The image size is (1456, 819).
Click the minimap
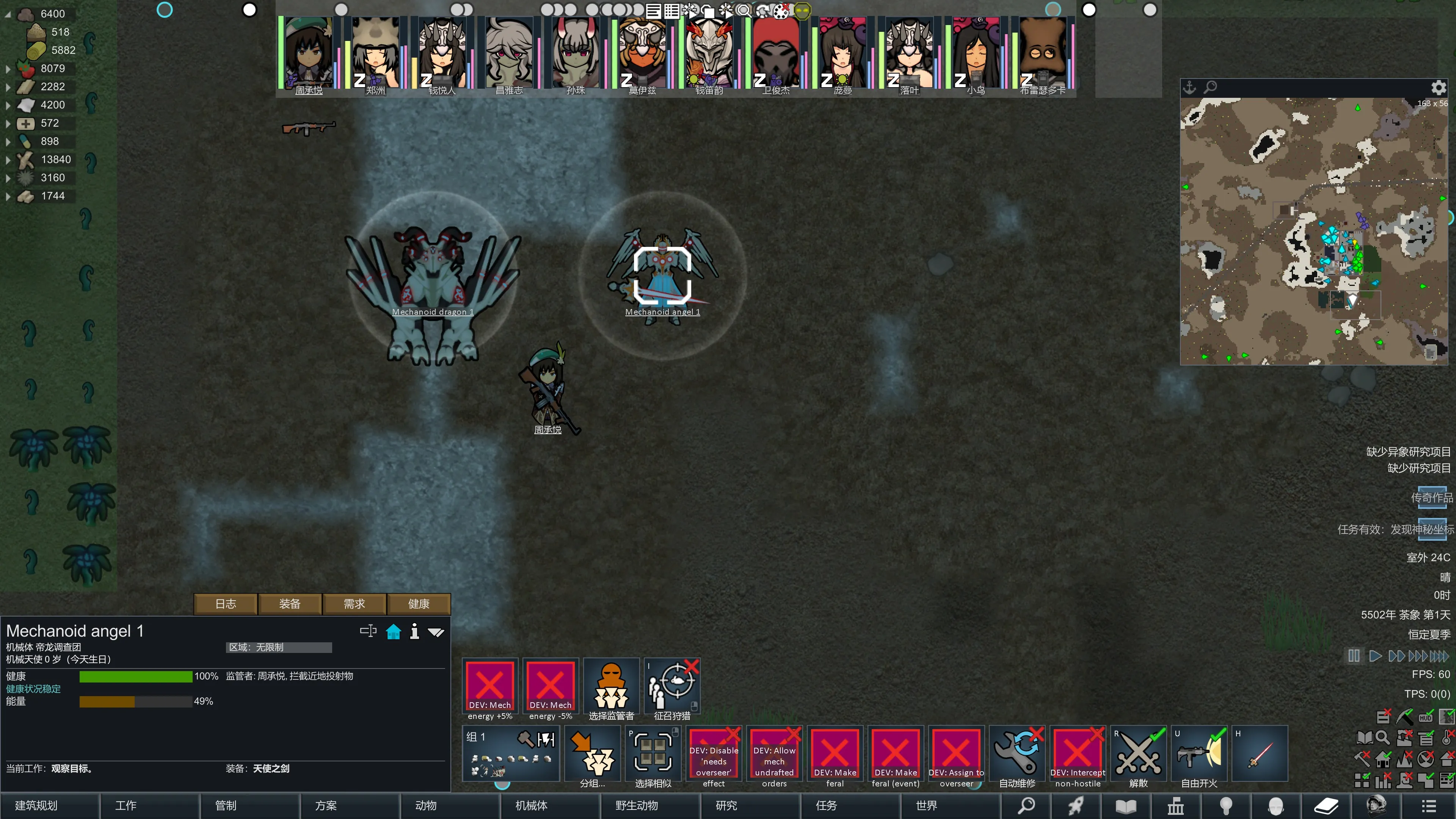coord(1313,232)
